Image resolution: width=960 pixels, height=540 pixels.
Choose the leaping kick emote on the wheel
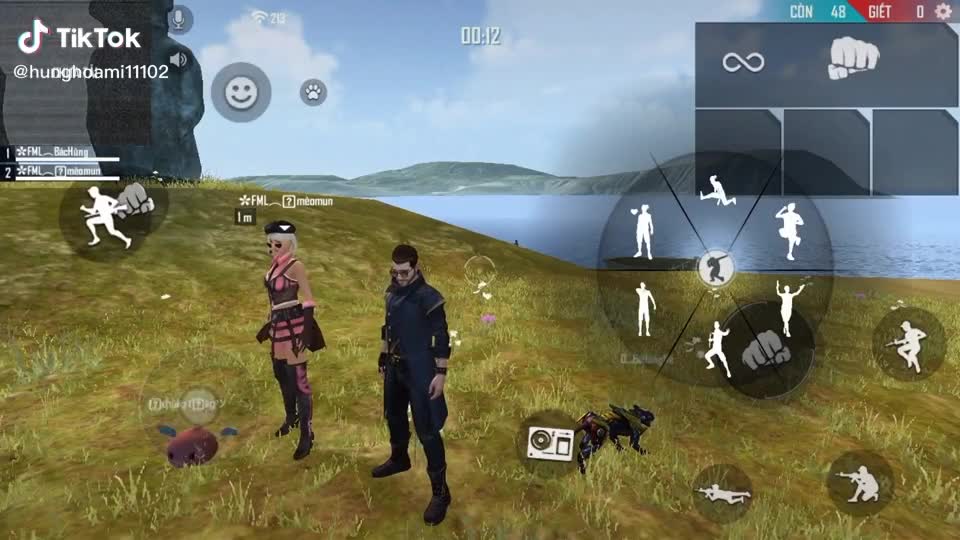[717, 190]
